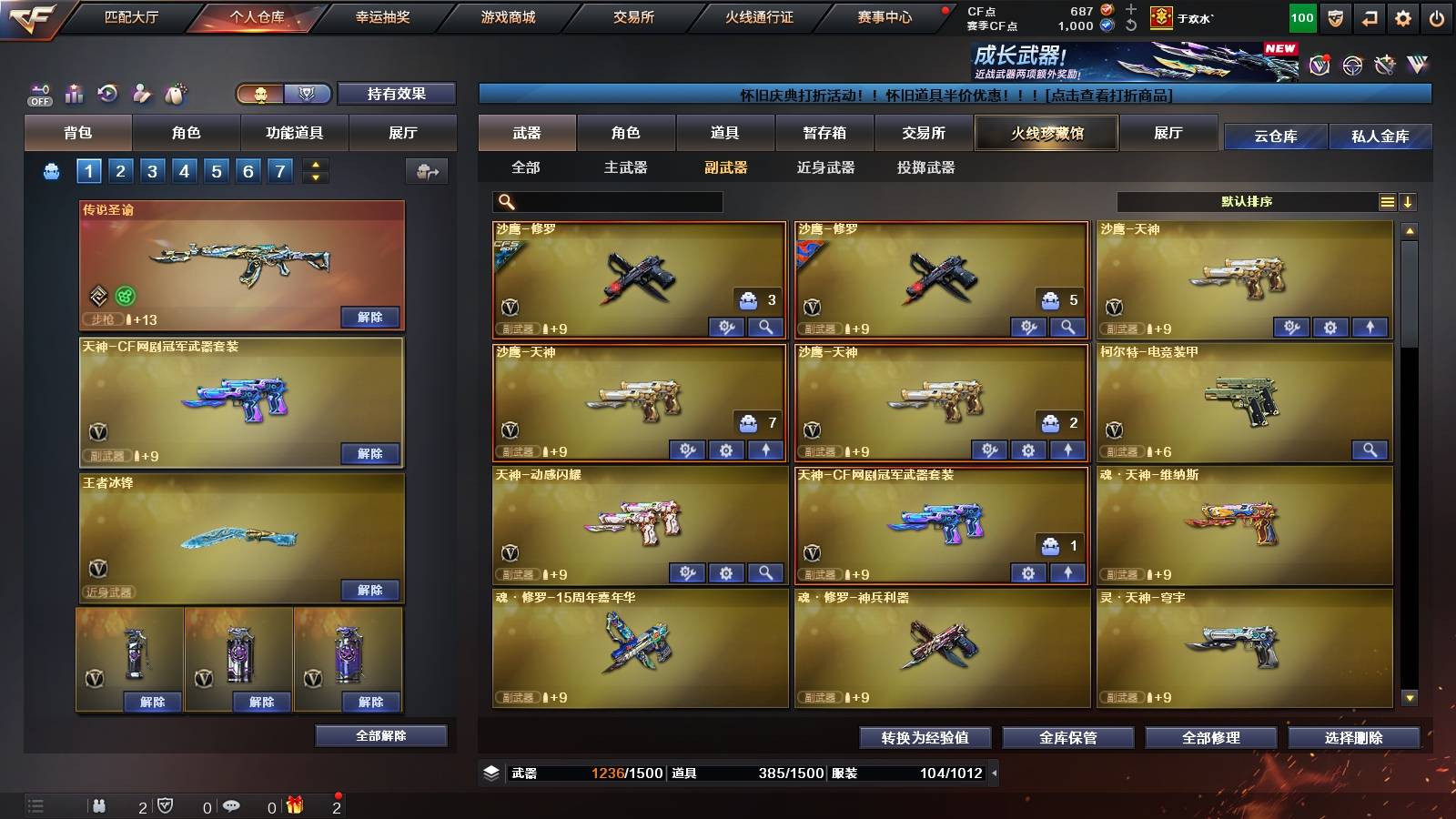Open the 默认排序 sort dropdown
This screenshot has height=819, width=1456.
pos(1247,201)
